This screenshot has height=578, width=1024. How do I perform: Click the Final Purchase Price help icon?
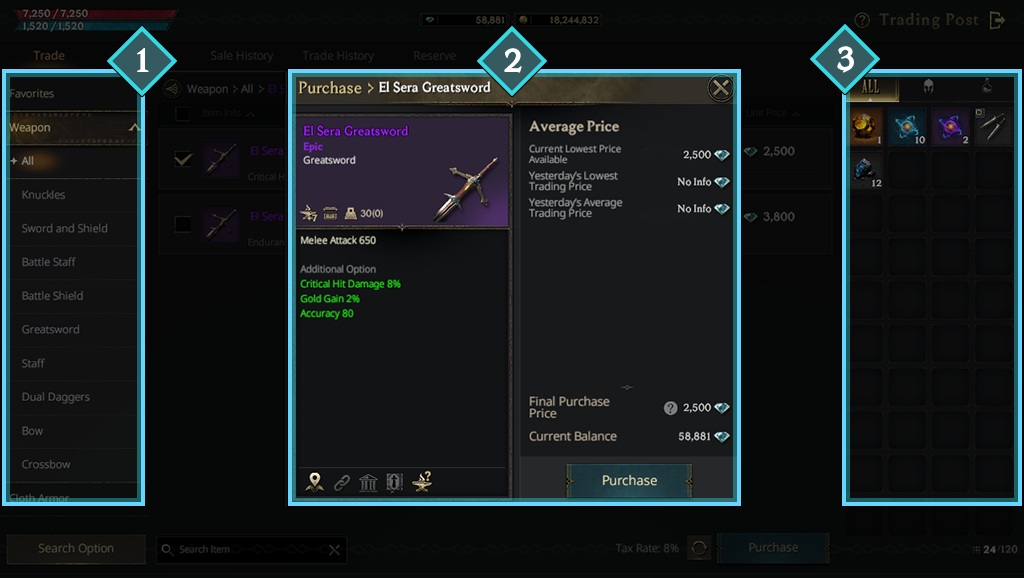[670, 408]
